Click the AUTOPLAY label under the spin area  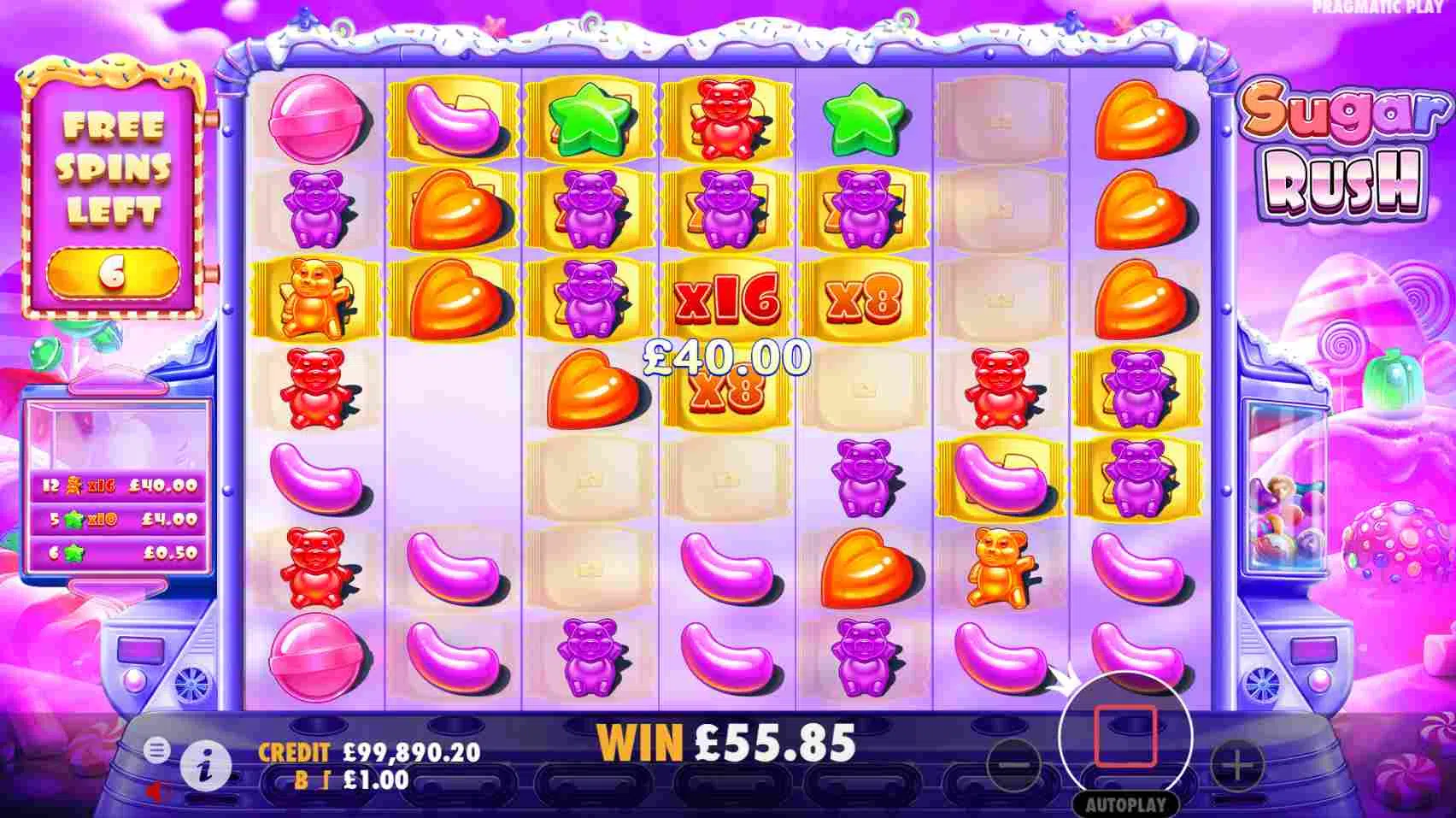tap(1126, 802)
